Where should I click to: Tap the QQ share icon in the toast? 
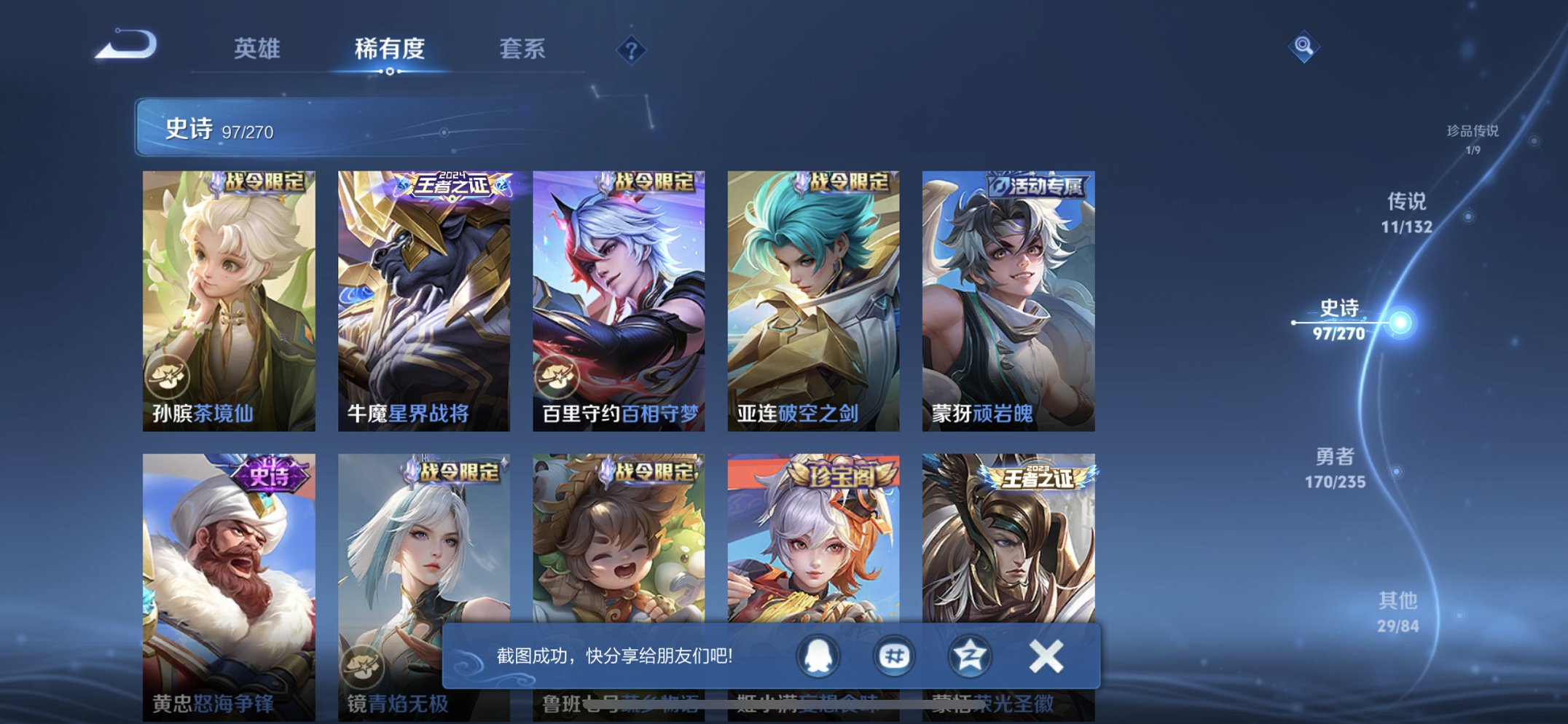coord(818,656)
